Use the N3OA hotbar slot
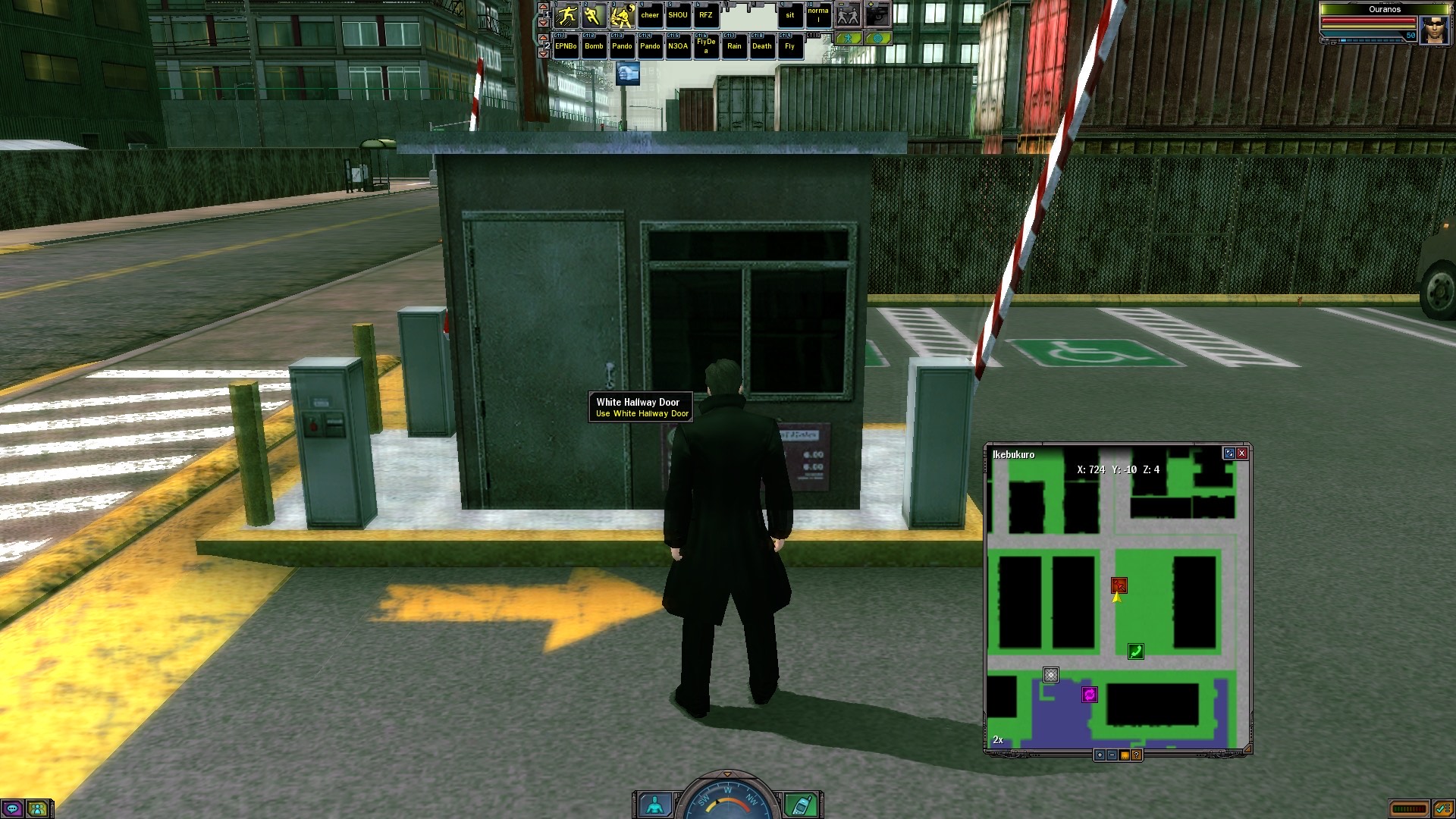 (678, 47)
